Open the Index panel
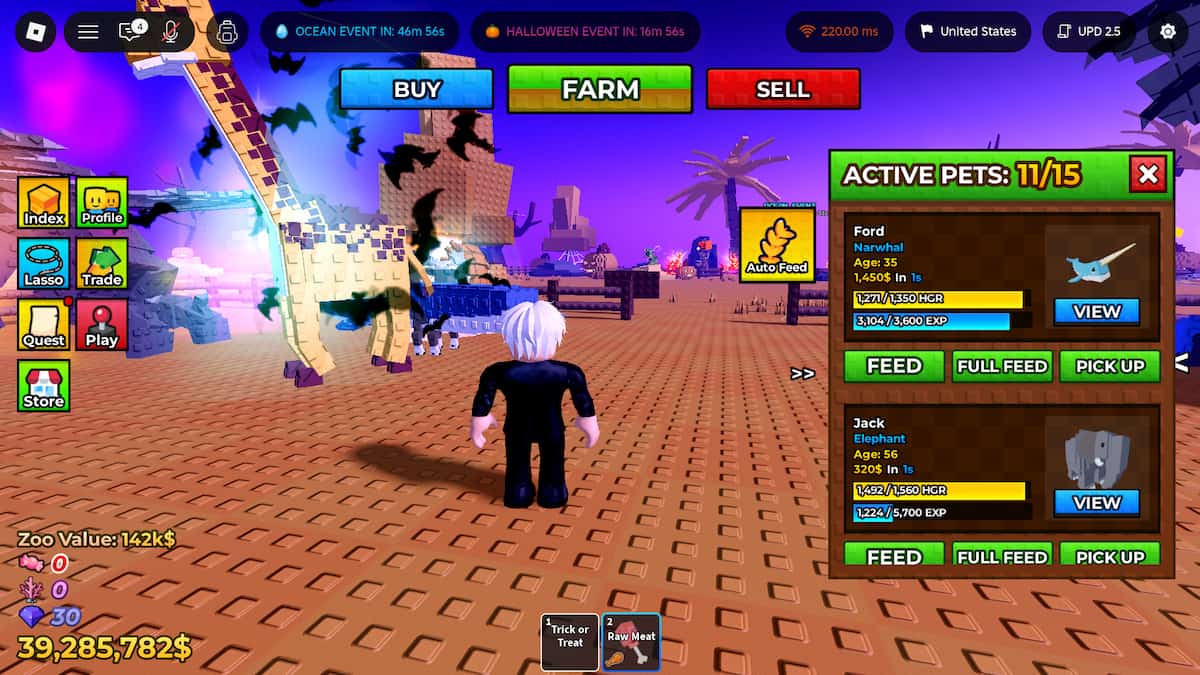Image resolution: width=1200 pixels, height=675 pixels. tap(44, 203)
